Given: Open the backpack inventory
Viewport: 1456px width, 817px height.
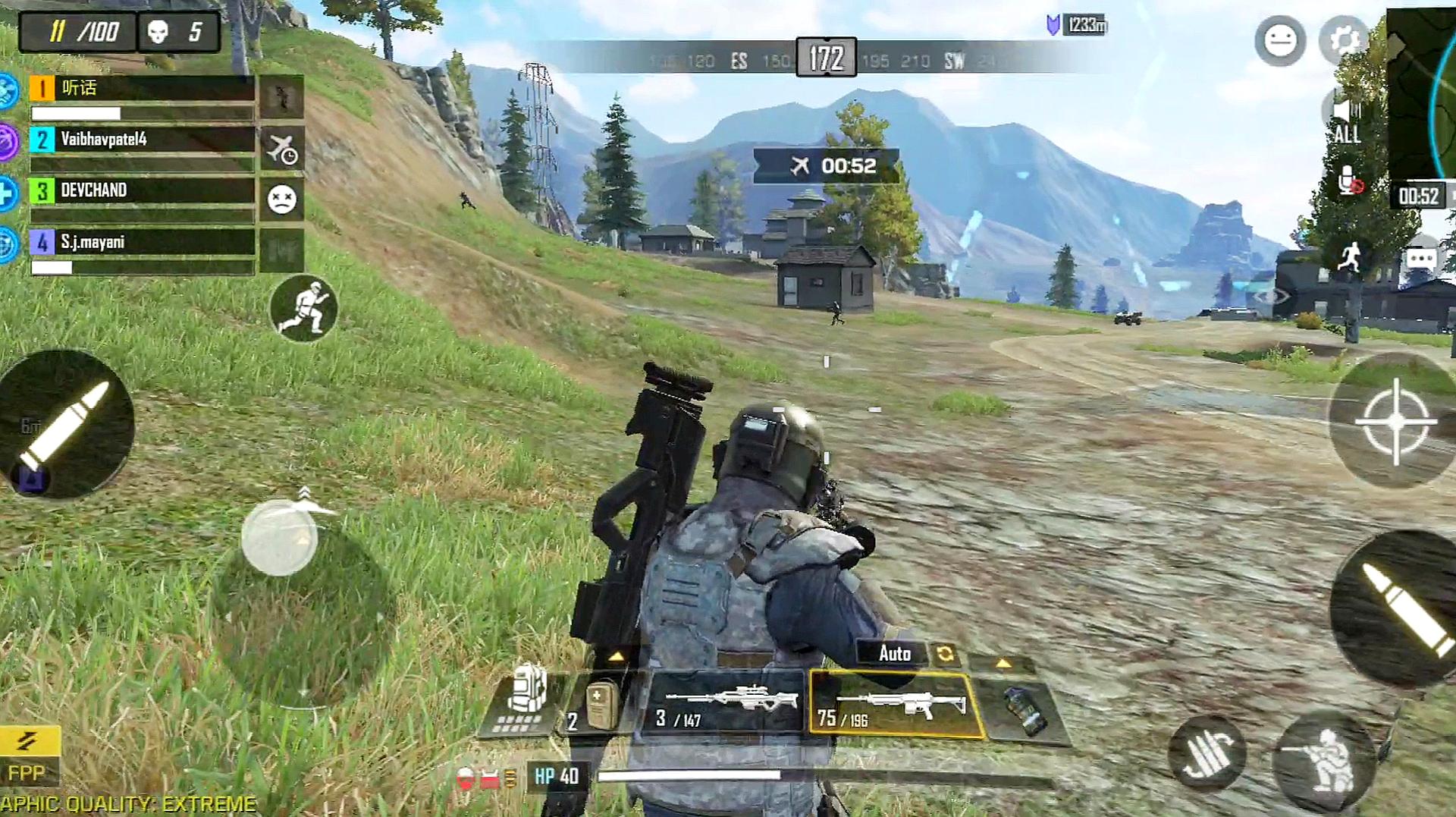Looking at the screenshot, I should (x=526, y=699).
